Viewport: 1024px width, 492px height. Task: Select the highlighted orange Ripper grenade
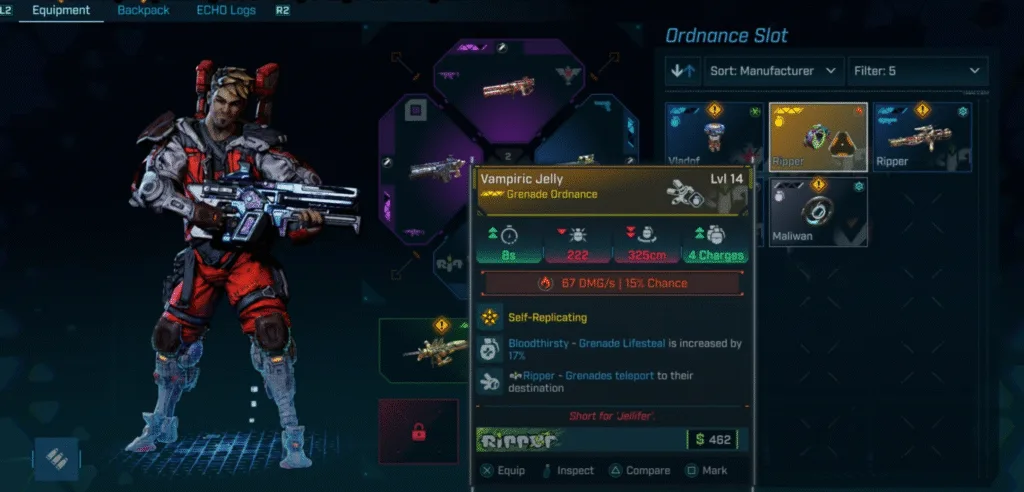point(818,136)
